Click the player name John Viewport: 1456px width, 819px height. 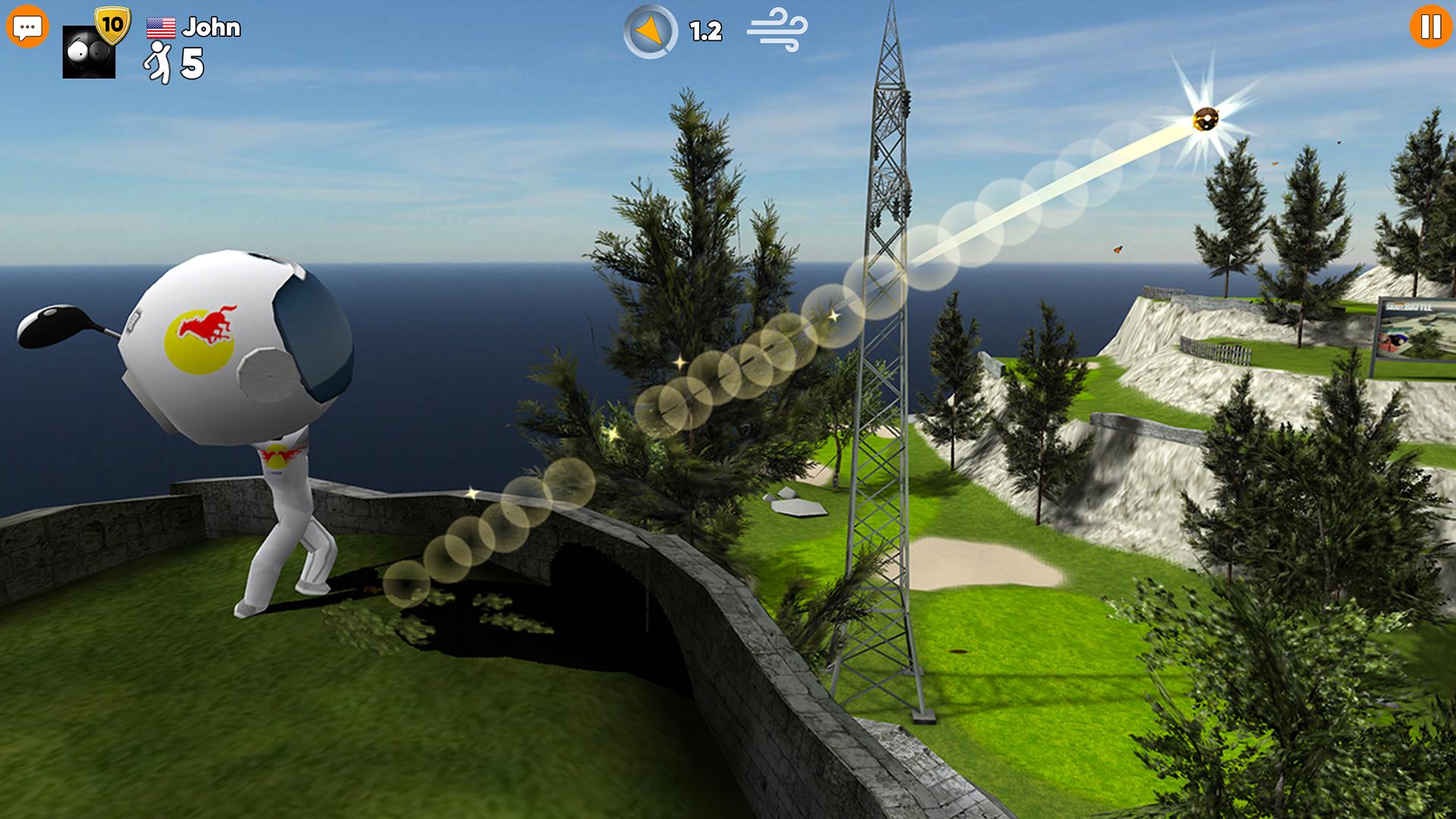[x=213, y=28]
